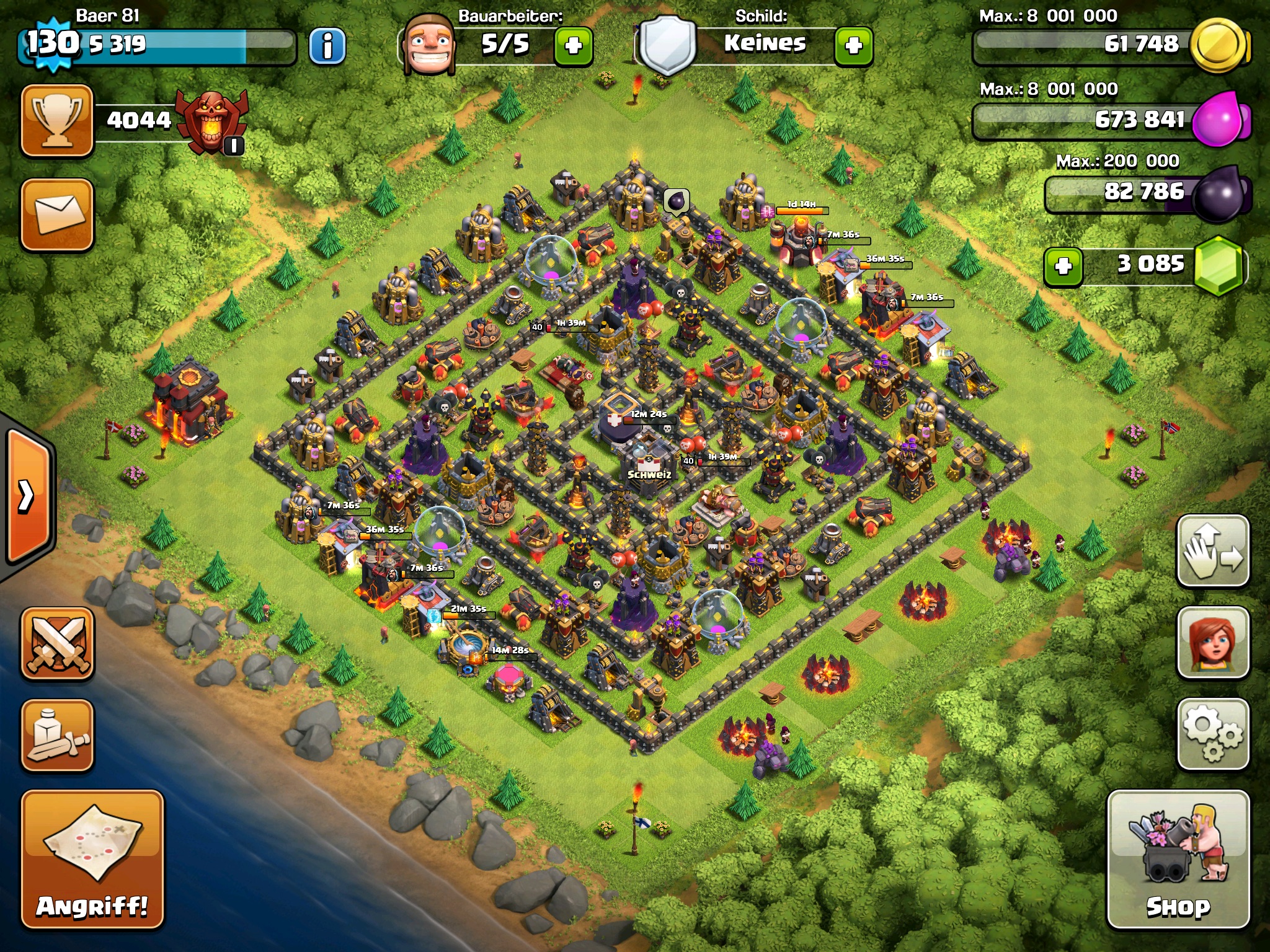Open the Angriff! attack map
The image size is (1270, 952).
pos(92,859)
